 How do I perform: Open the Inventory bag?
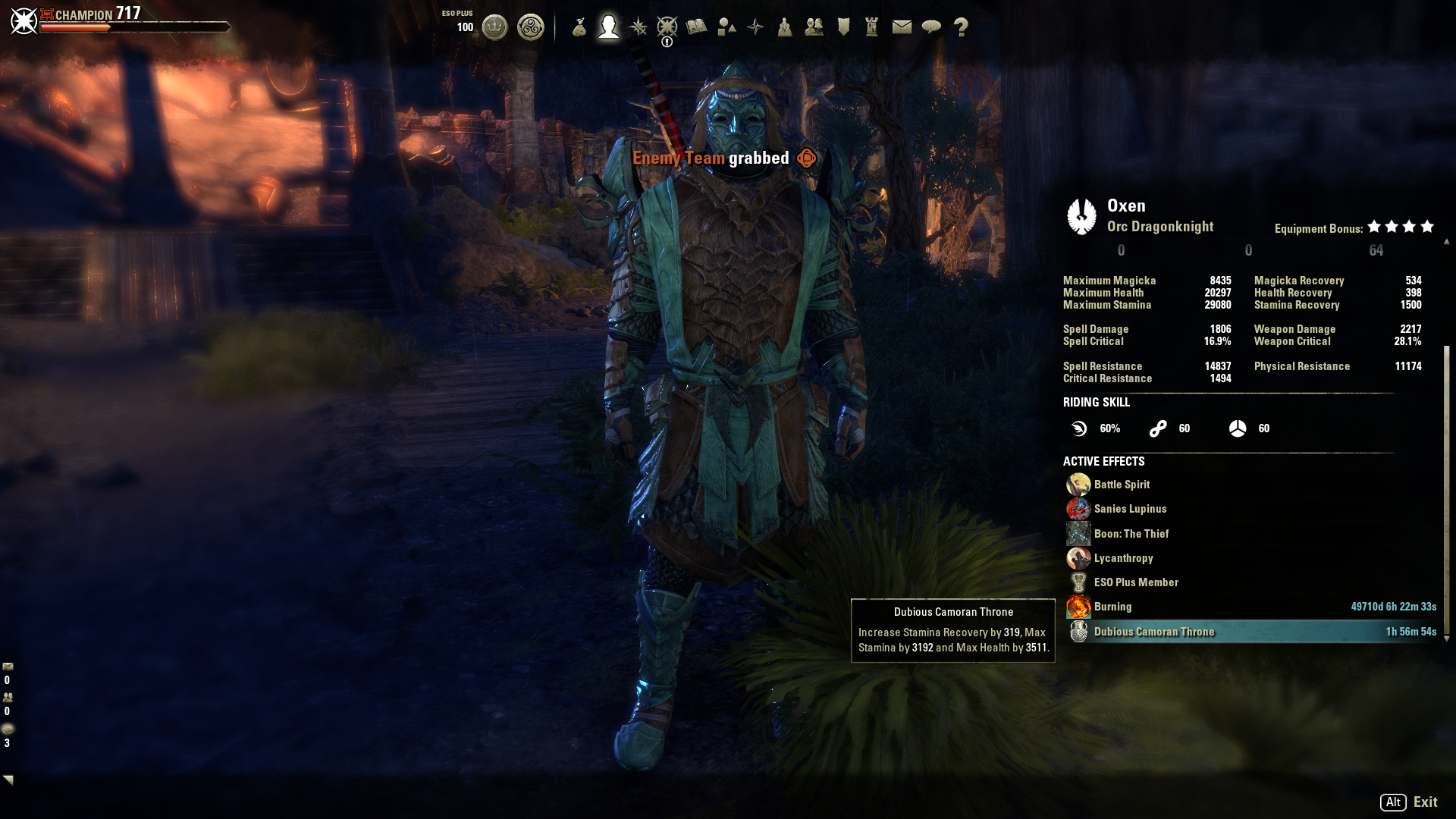579,25
